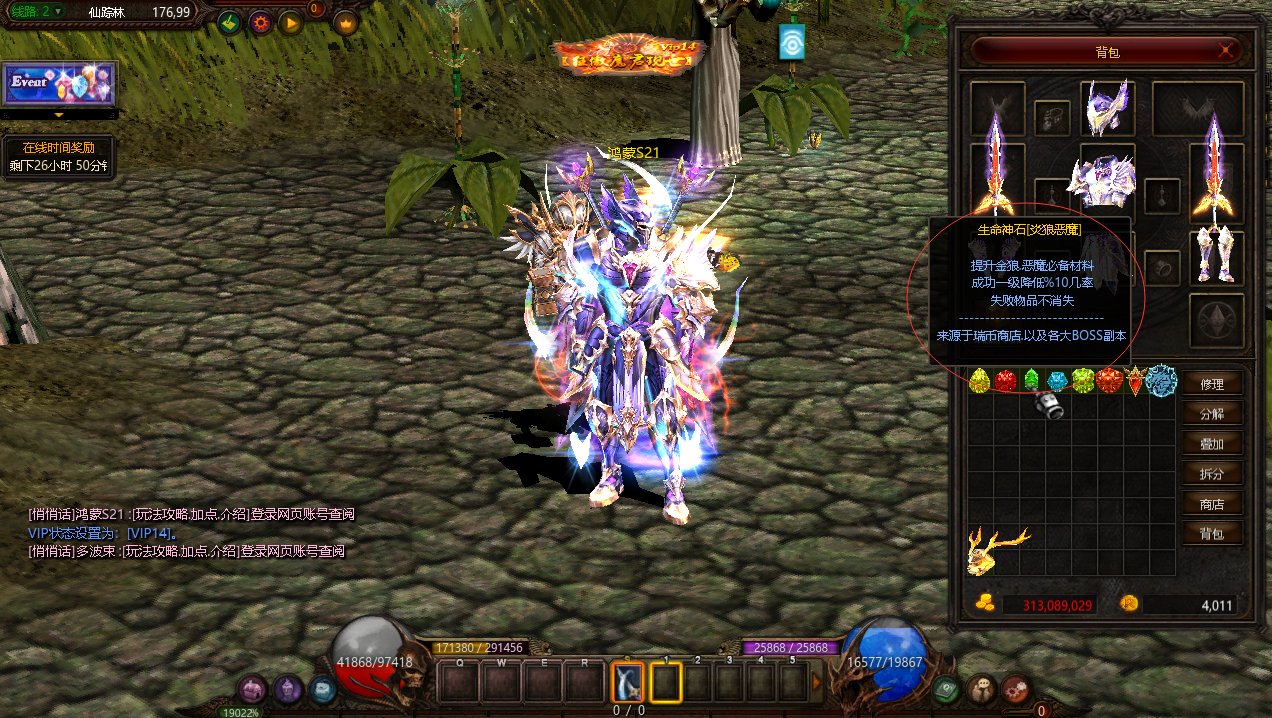Click the 背包 button below 商店
The width and height of the screenshot is (1272, 718).
[1211, 534]
